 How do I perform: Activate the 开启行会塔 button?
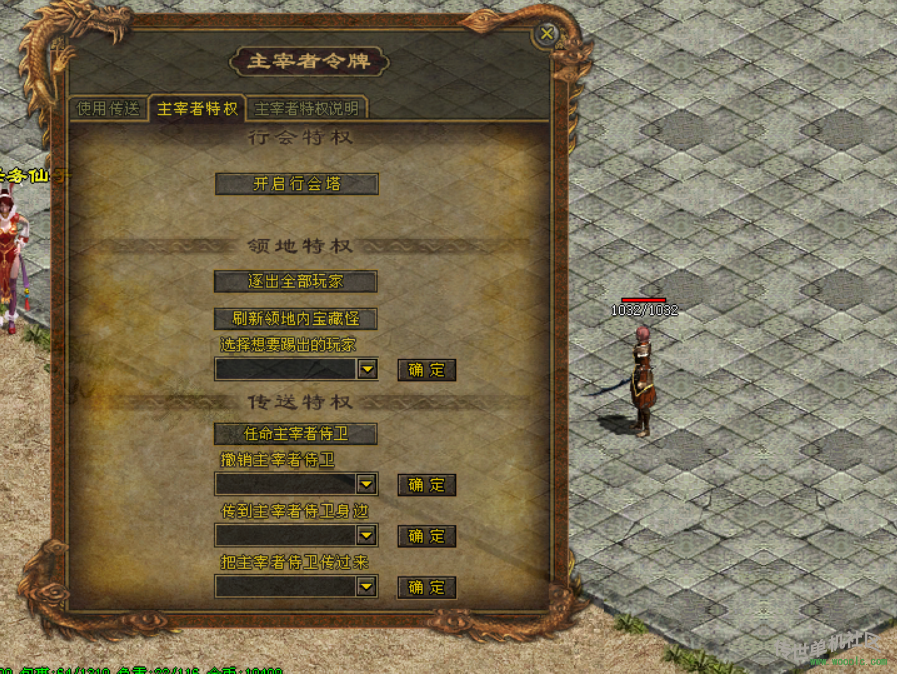pos(296,184)
